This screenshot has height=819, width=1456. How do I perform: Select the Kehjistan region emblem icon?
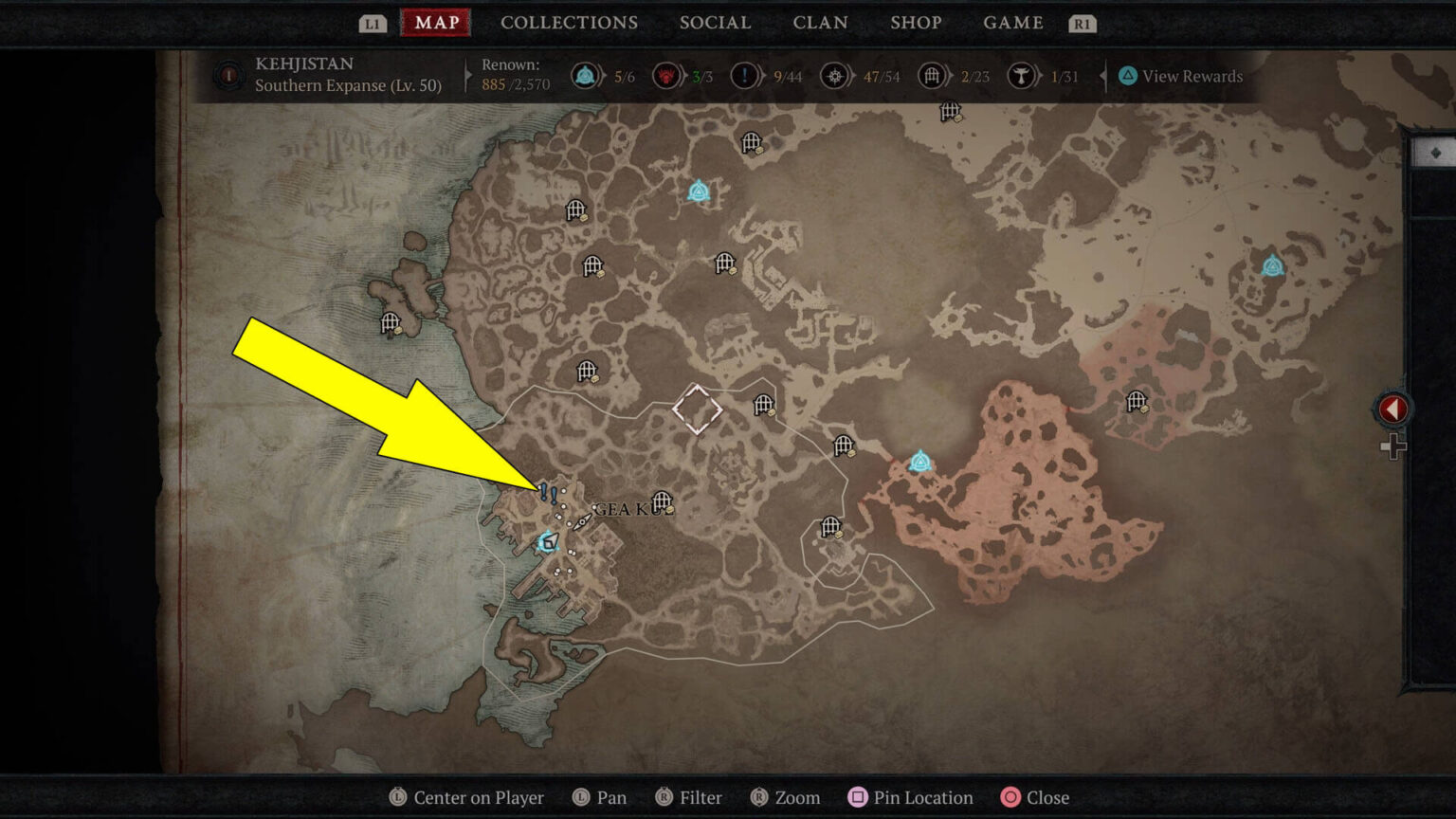(228, 76)
